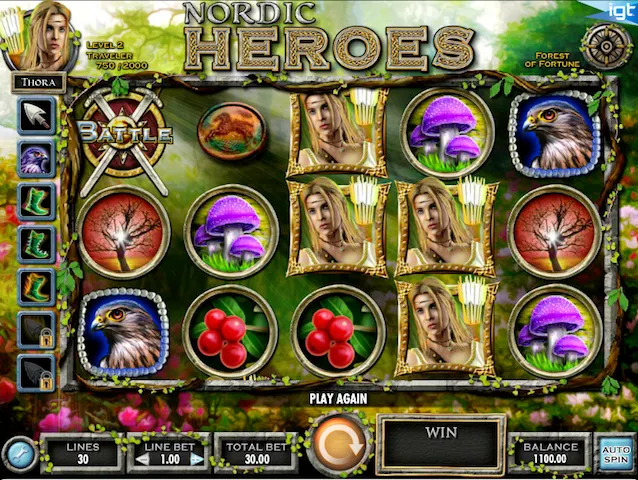This screenshot has width=638, height=480.
Task: Decrease line bet with left arrow
Action: tap(141, 459)
